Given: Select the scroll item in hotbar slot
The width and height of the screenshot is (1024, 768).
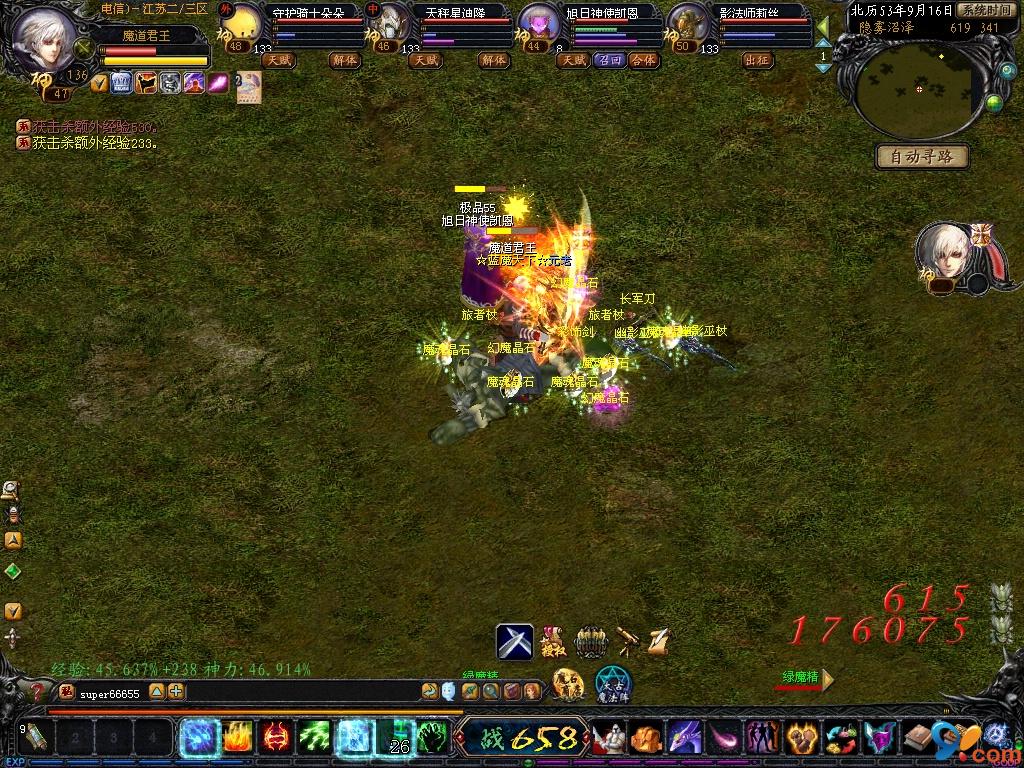Looking at the screenshot, I should coord(35,738).
